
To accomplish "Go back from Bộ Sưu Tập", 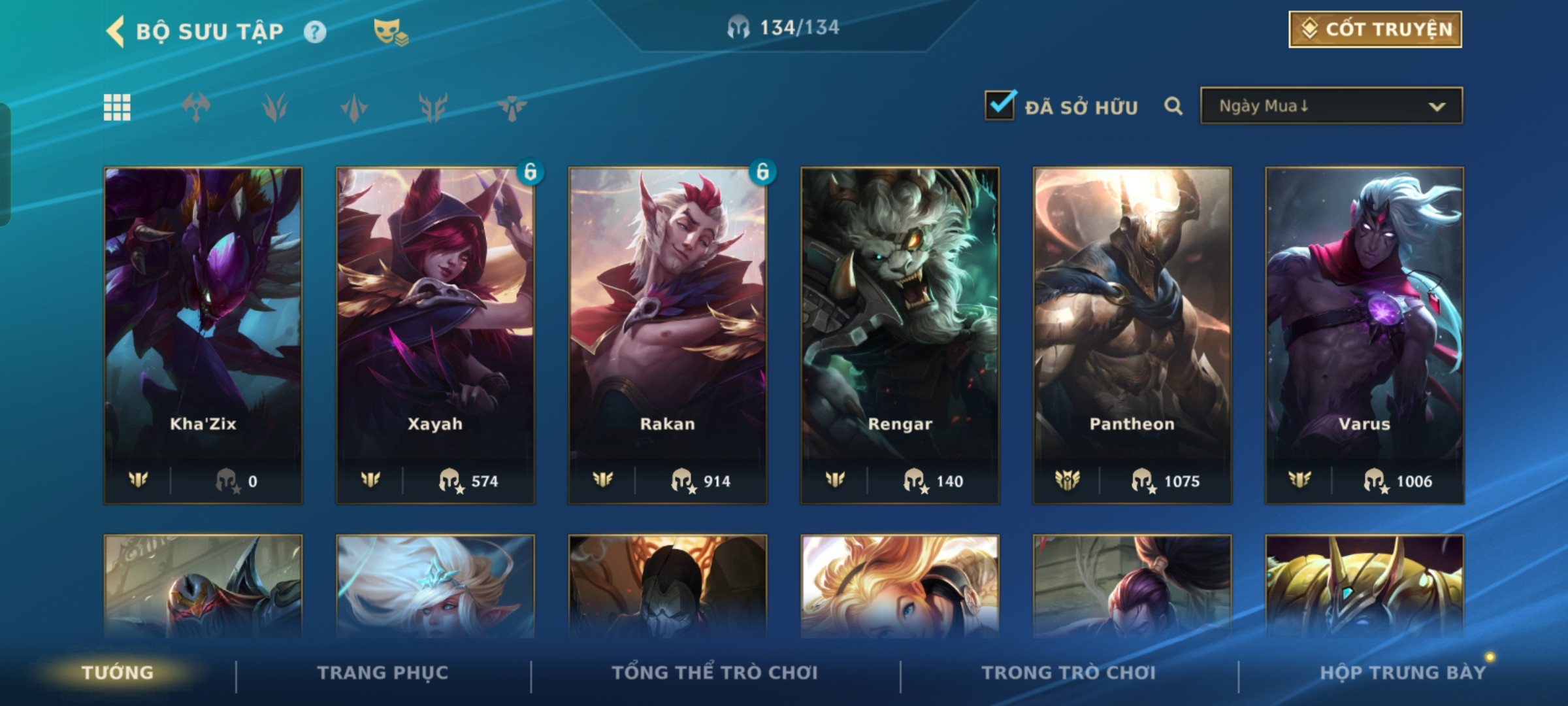I will (116, 31).
